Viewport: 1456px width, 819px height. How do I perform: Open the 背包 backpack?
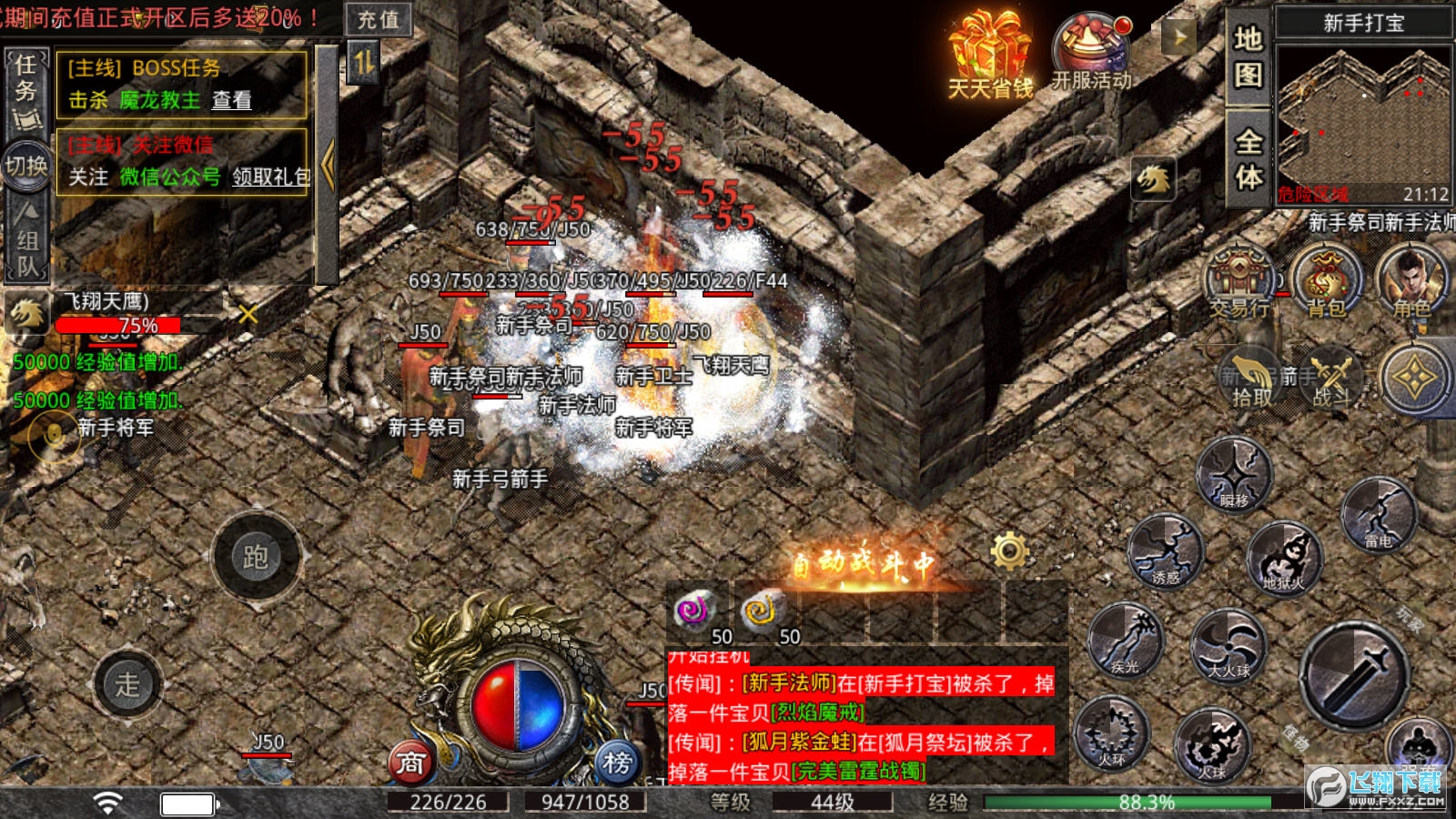point(1326,283)
